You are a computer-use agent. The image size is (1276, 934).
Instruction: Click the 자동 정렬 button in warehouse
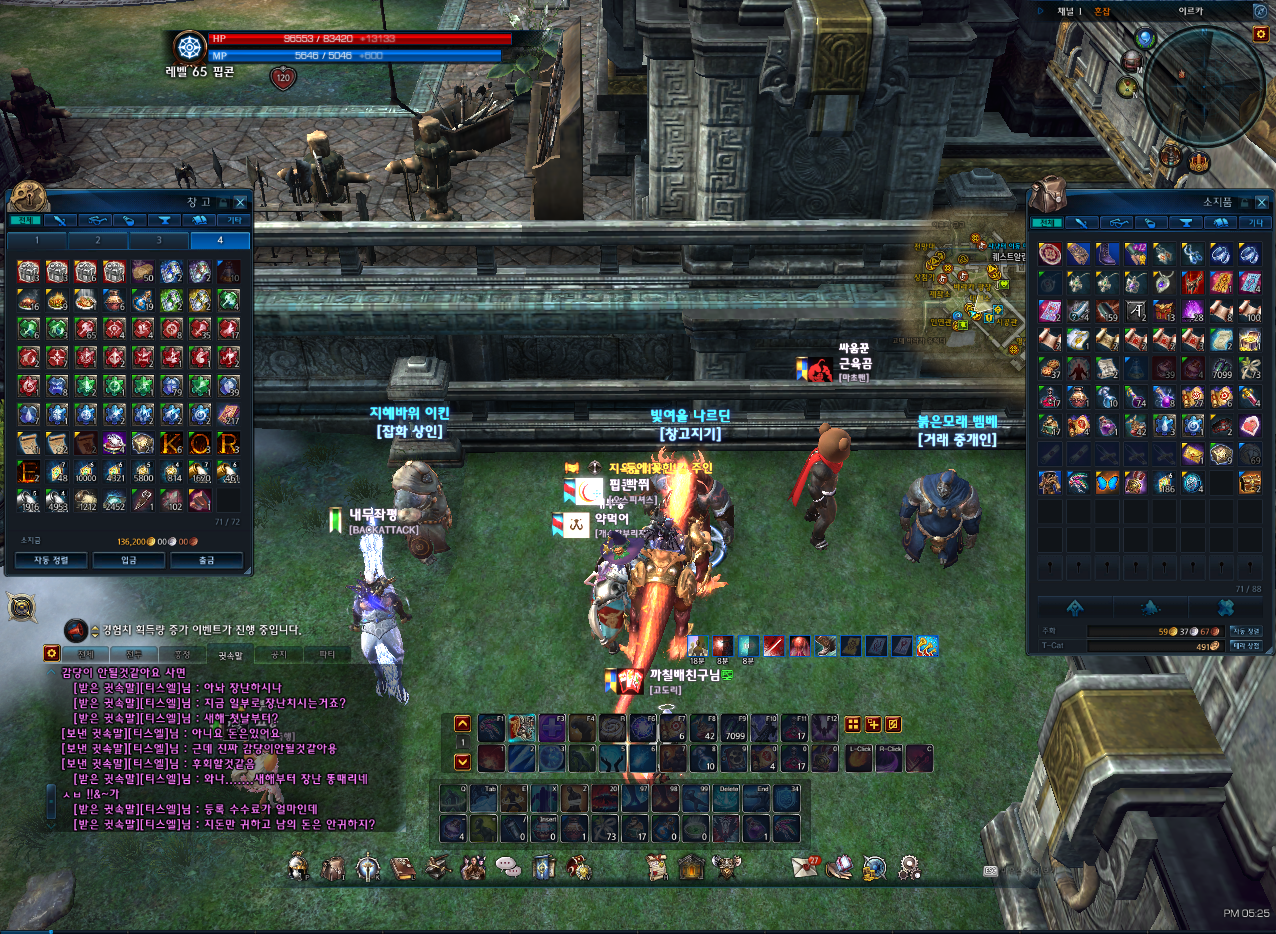pyautogui.click(x=48, y=560)
